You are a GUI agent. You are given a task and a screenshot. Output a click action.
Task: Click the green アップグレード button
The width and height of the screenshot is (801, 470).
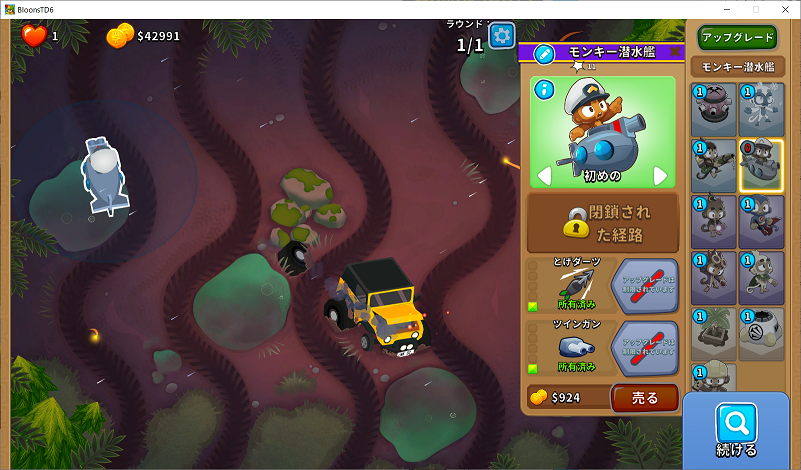point(738,38)
